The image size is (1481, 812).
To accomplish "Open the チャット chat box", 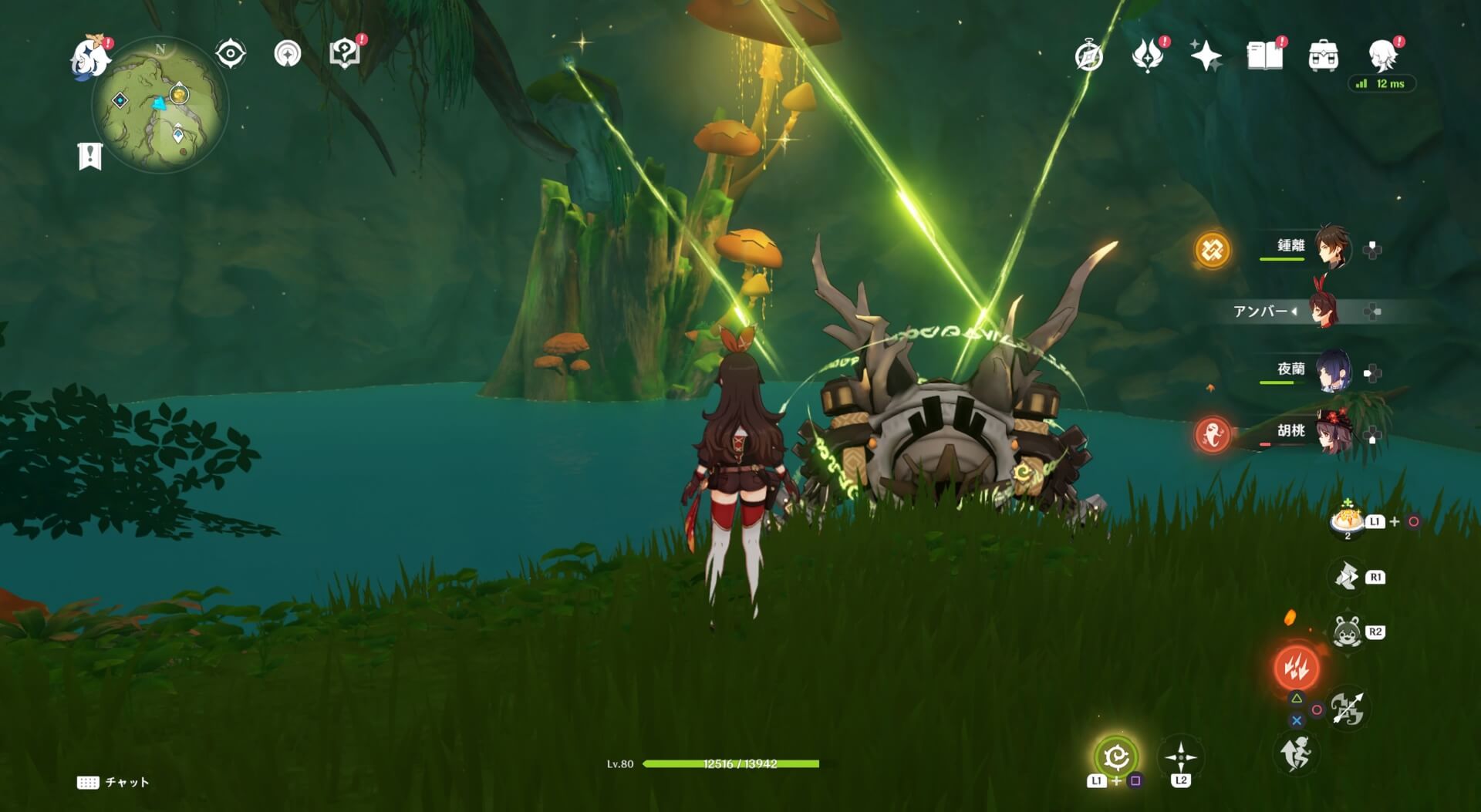I will (113, 782).
